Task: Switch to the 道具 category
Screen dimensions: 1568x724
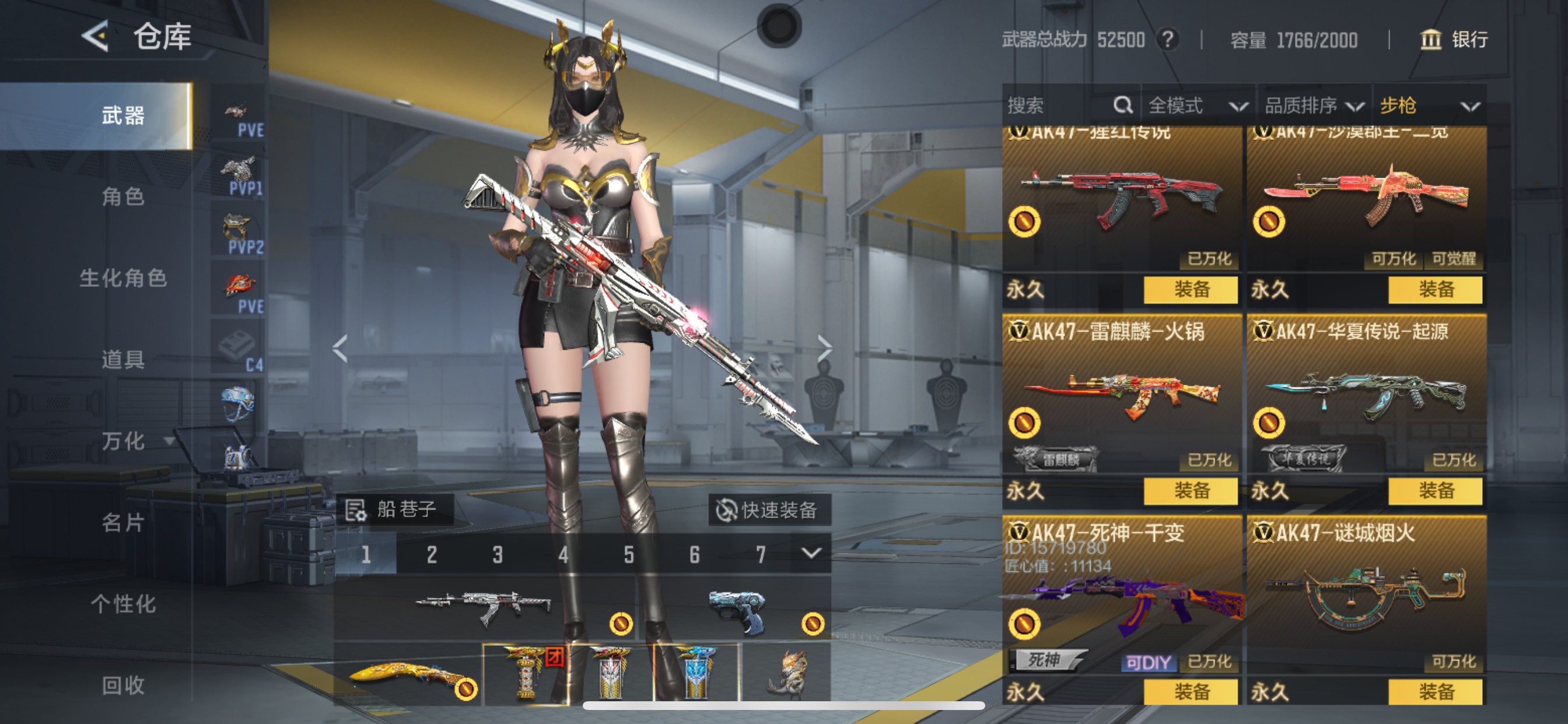Action: 123,360
